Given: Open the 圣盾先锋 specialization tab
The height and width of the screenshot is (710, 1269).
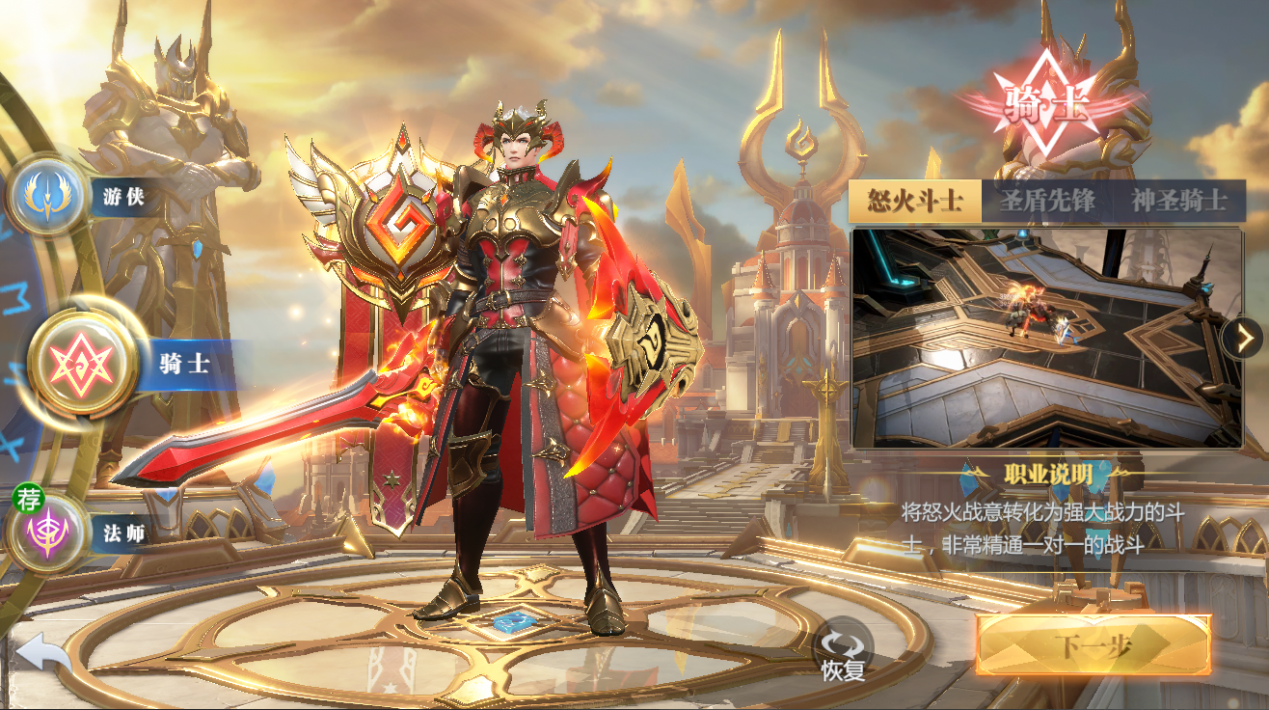Looking at the screenshot, I should coord(1047,202).
